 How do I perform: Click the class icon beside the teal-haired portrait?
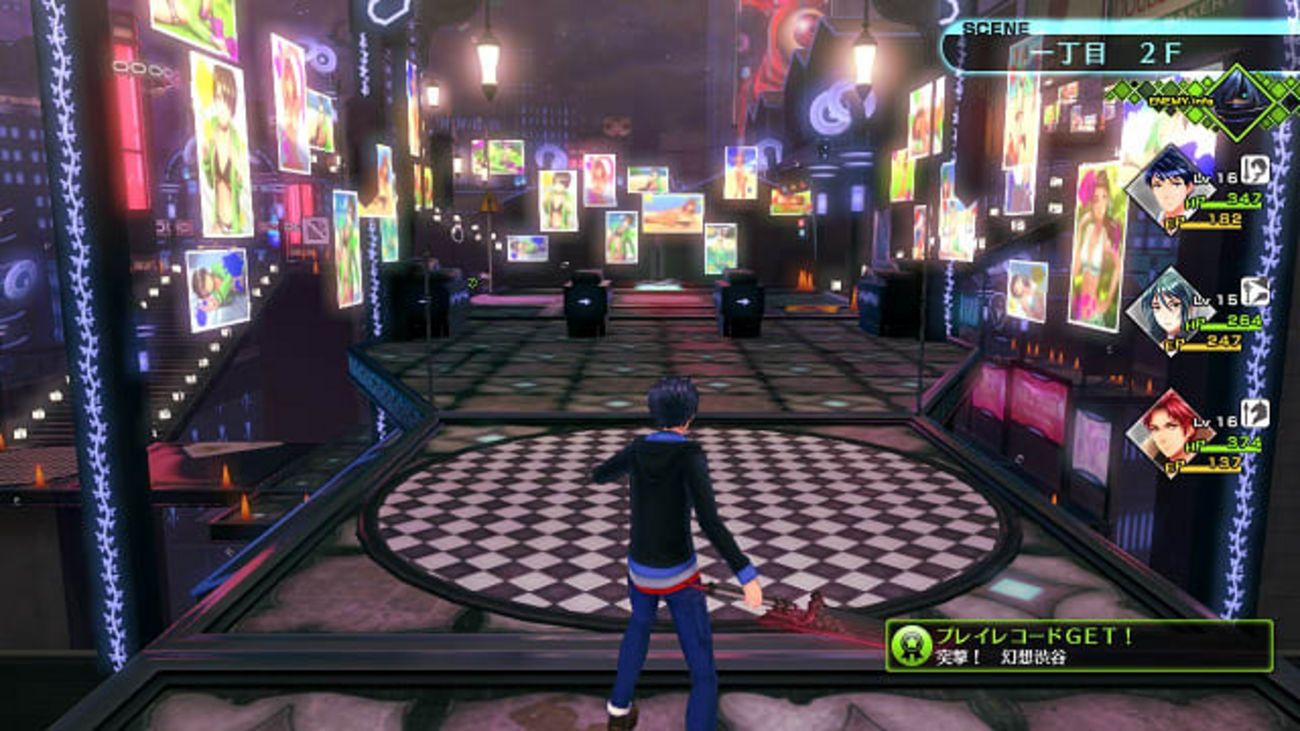[1254, 291]
